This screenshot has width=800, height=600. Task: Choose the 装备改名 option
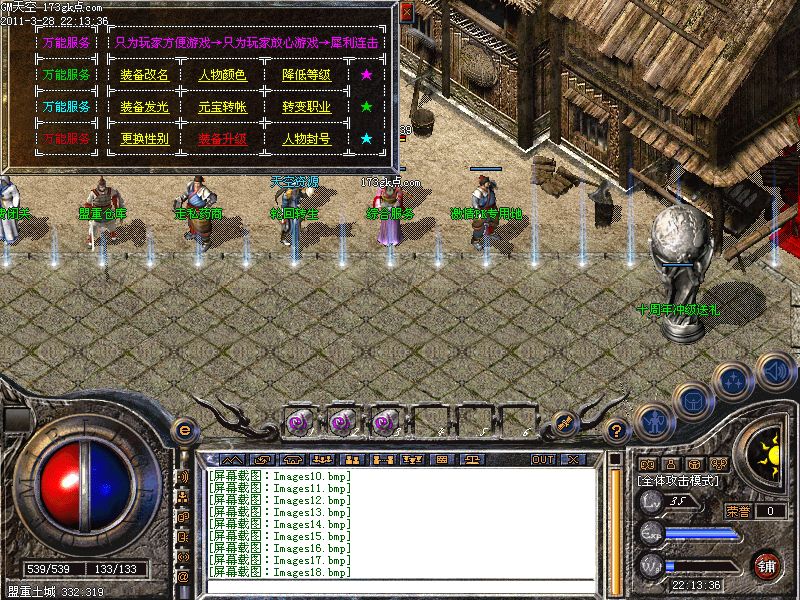coord(144,75)
